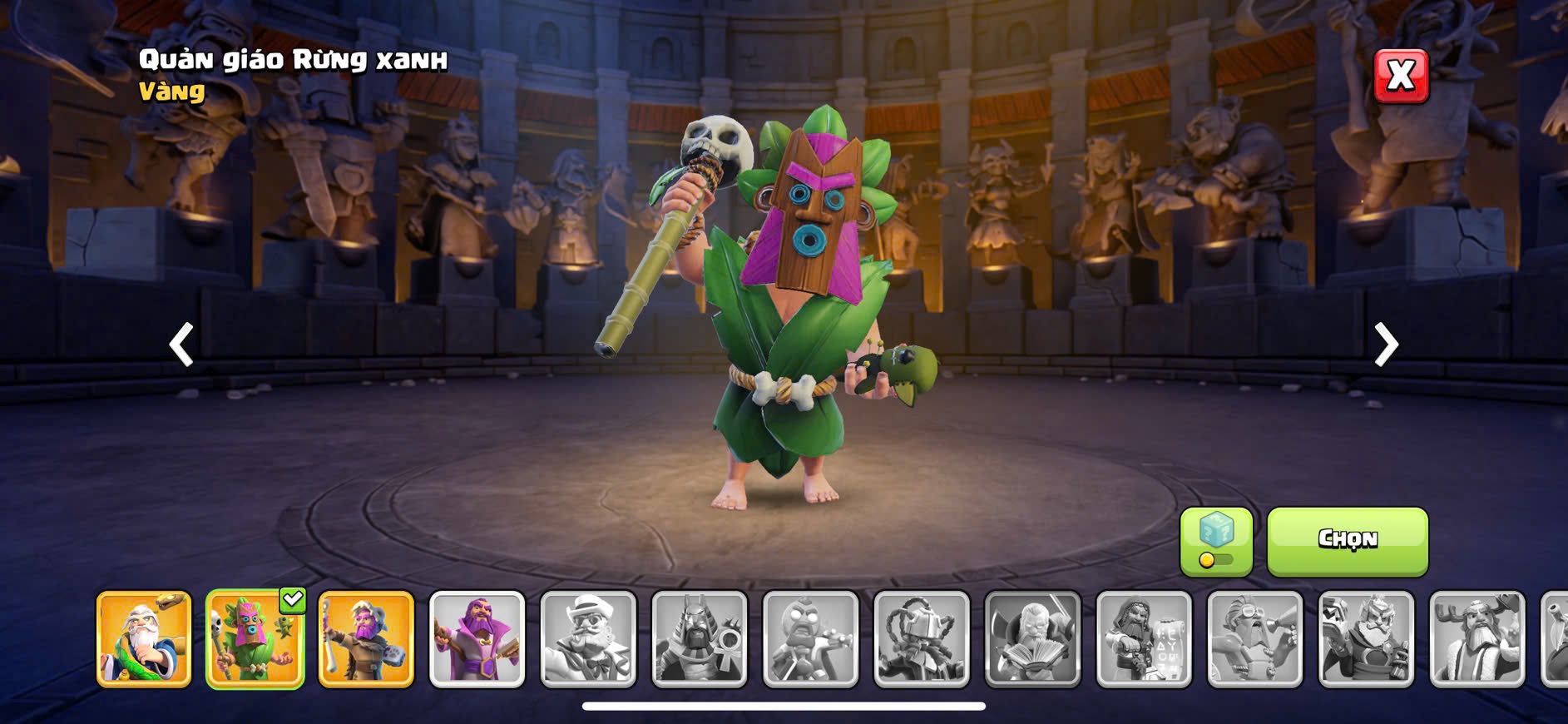Pick the warden skin holding a bone staff
The height and width of the screenshot is (724, 1568).
pos(366,639)
